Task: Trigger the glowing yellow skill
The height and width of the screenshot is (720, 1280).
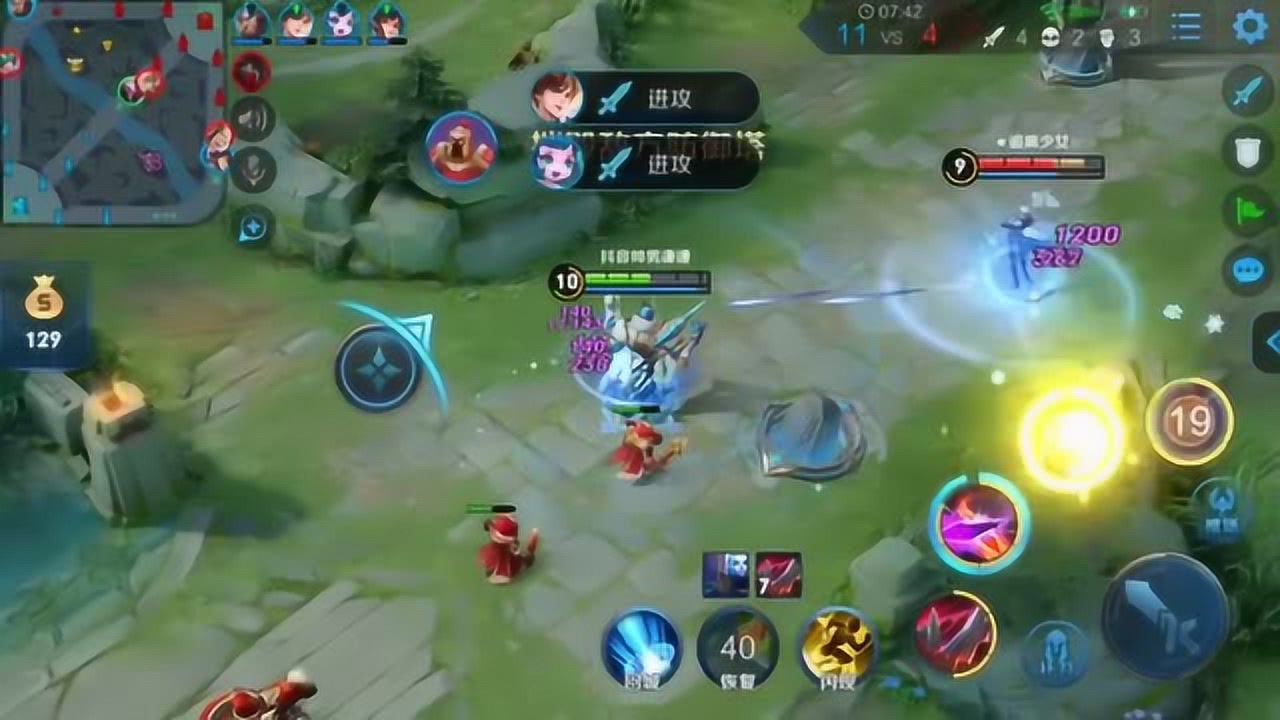Action: click(x=1071, y=437)
